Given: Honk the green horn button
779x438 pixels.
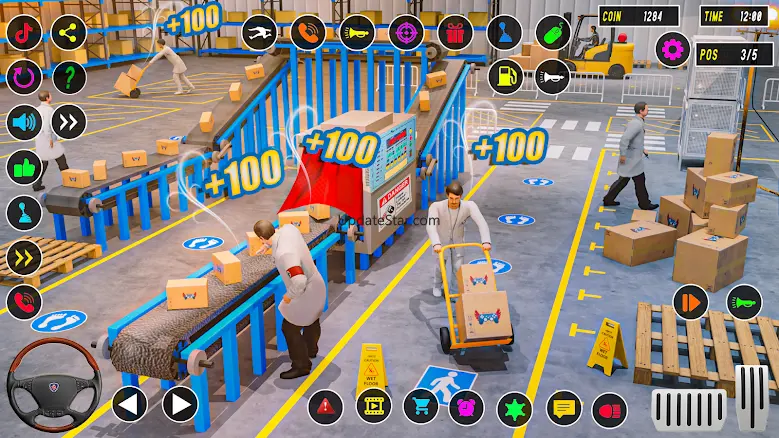Looking at the screenshot, I should click(x=743, y=302).
